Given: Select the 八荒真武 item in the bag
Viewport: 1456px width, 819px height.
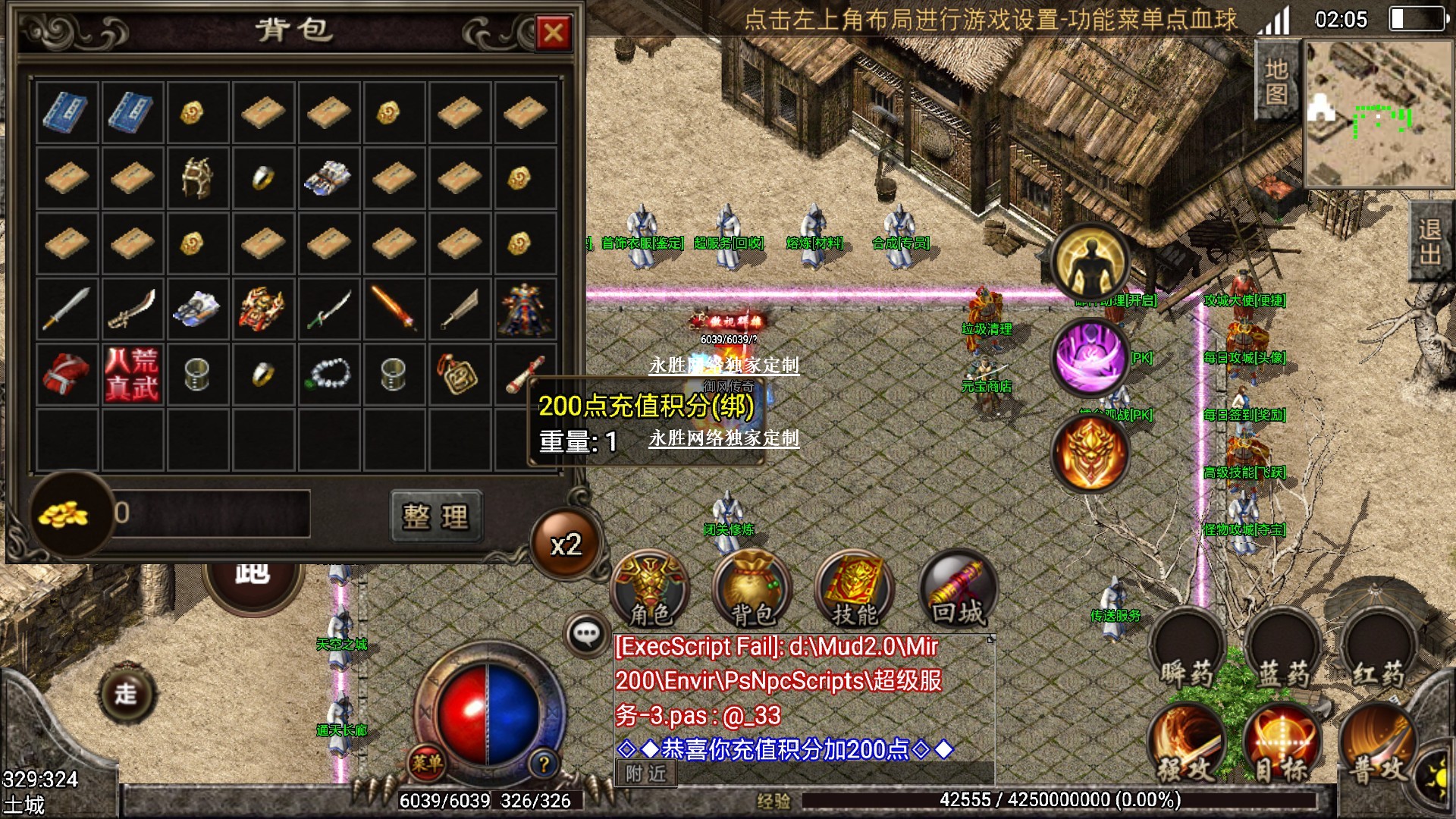Looking at the screenshot, I should tap(132, 375).
